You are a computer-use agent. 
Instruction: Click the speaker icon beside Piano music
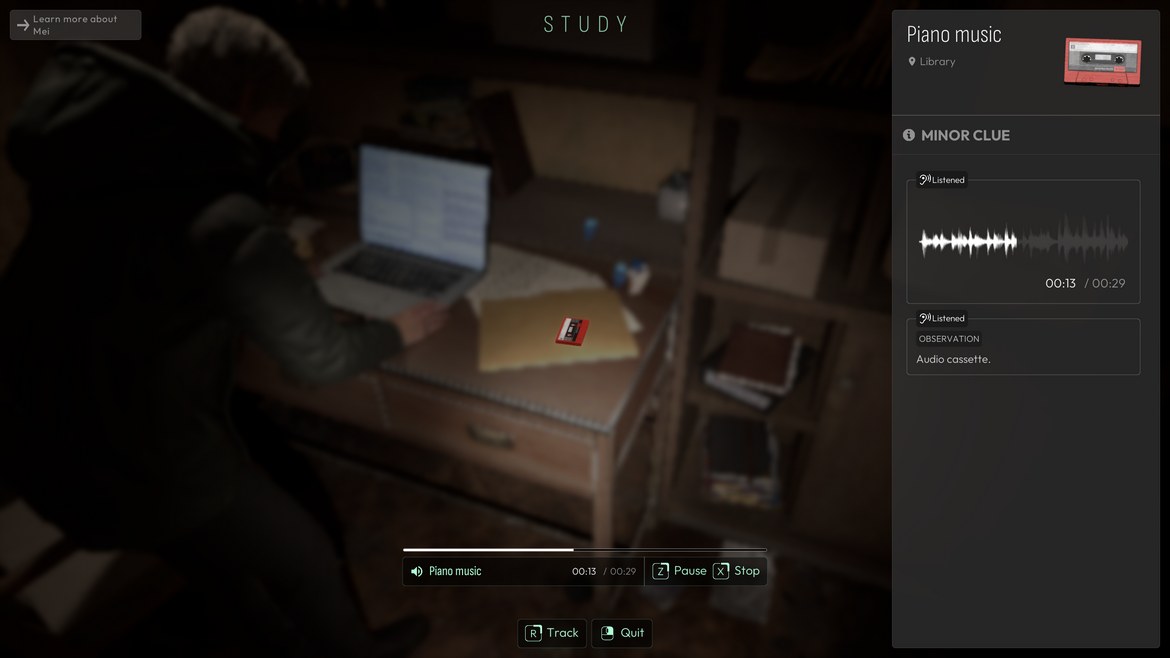click(417, 571)
